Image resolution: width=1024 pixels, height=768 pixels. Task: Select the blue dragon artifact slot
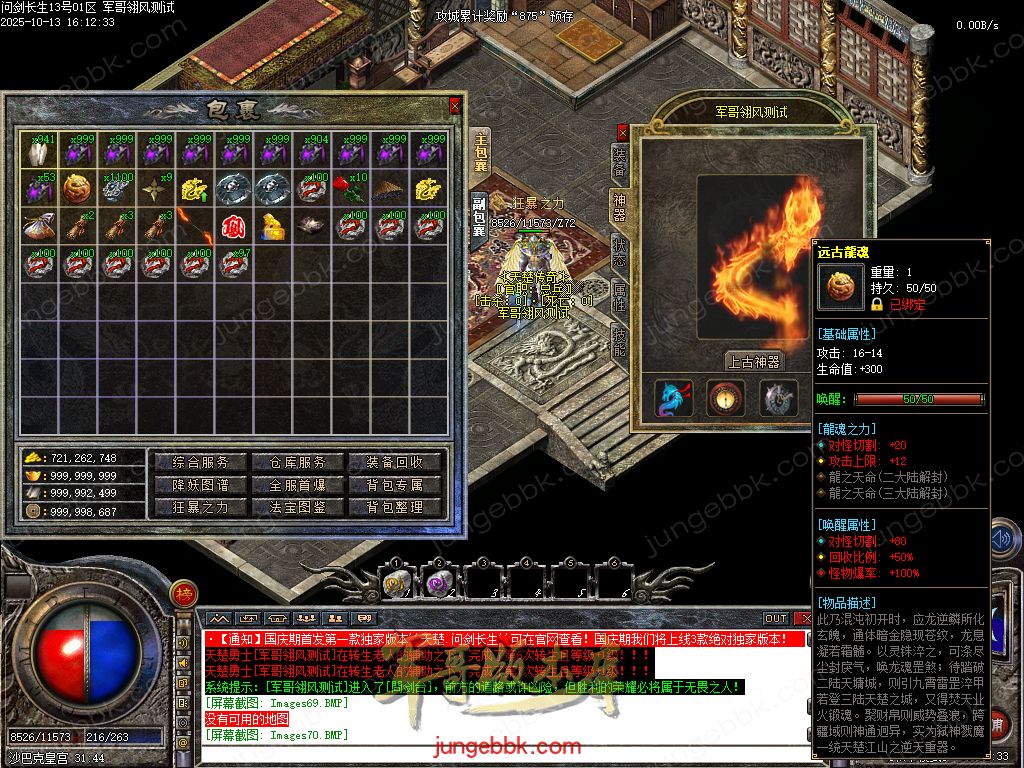673,398
